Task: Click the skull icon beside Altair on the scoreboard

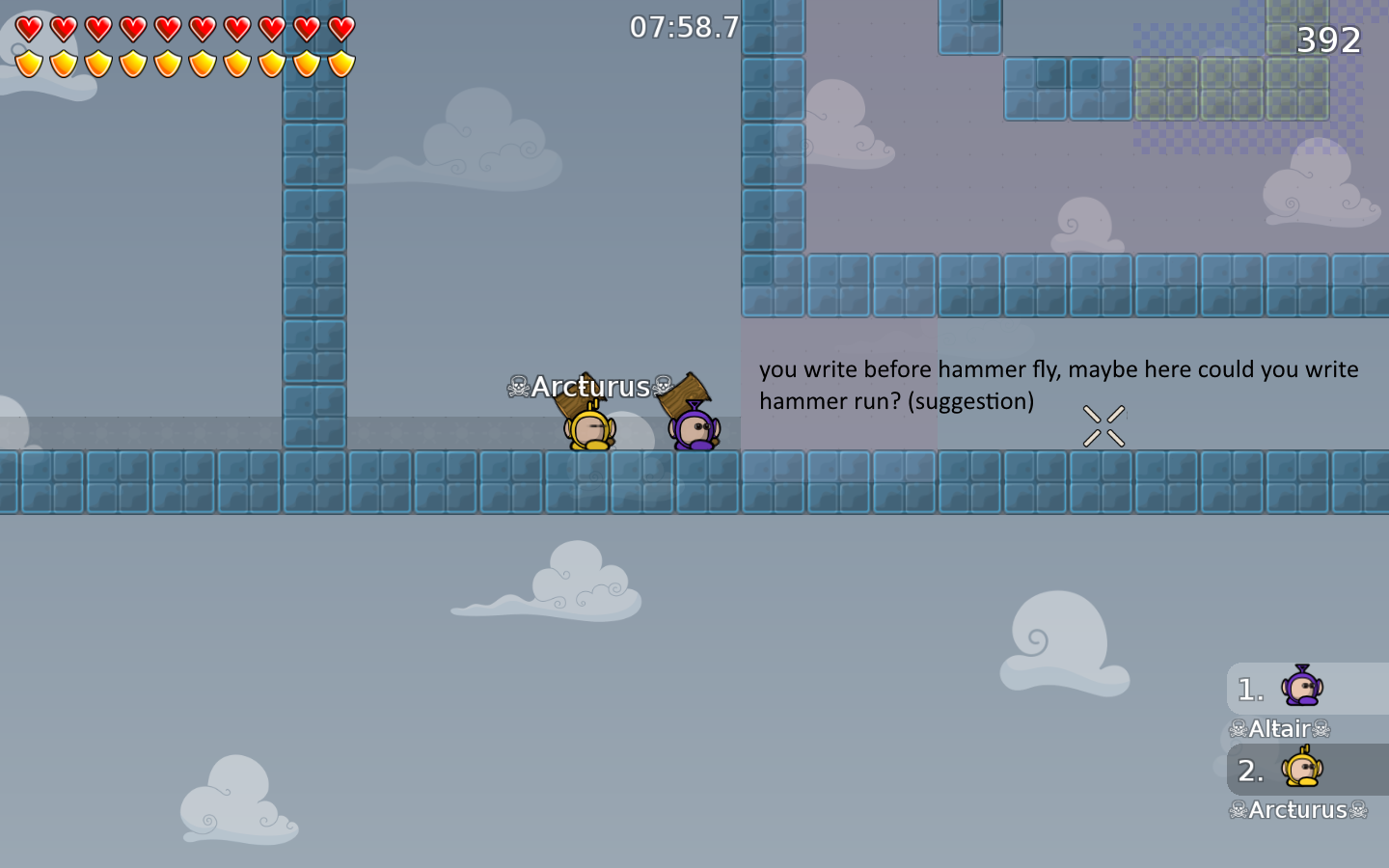Action: coord(1238,729)
